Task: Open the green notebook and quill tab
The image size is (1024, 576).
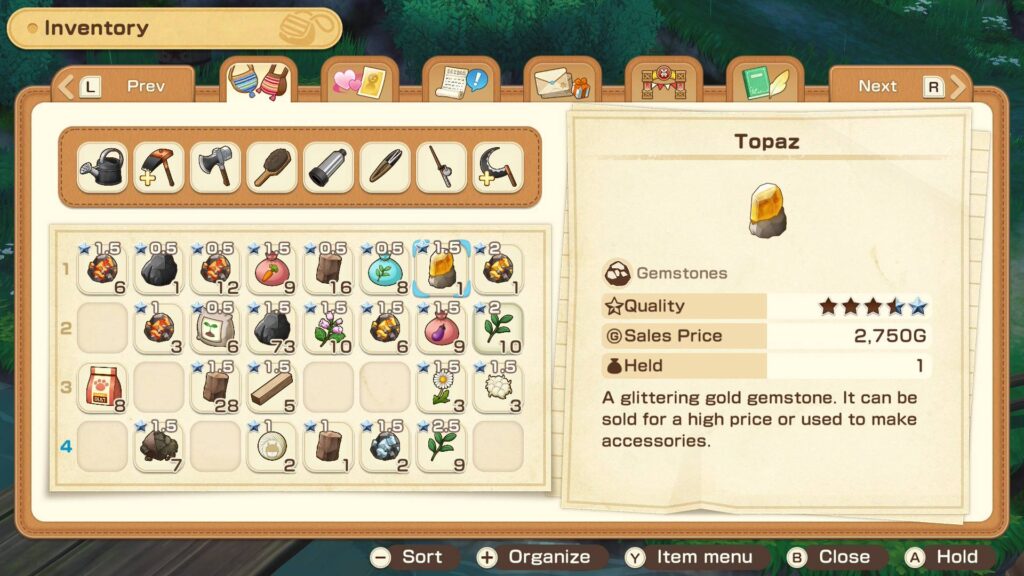Action: [765, 82]
